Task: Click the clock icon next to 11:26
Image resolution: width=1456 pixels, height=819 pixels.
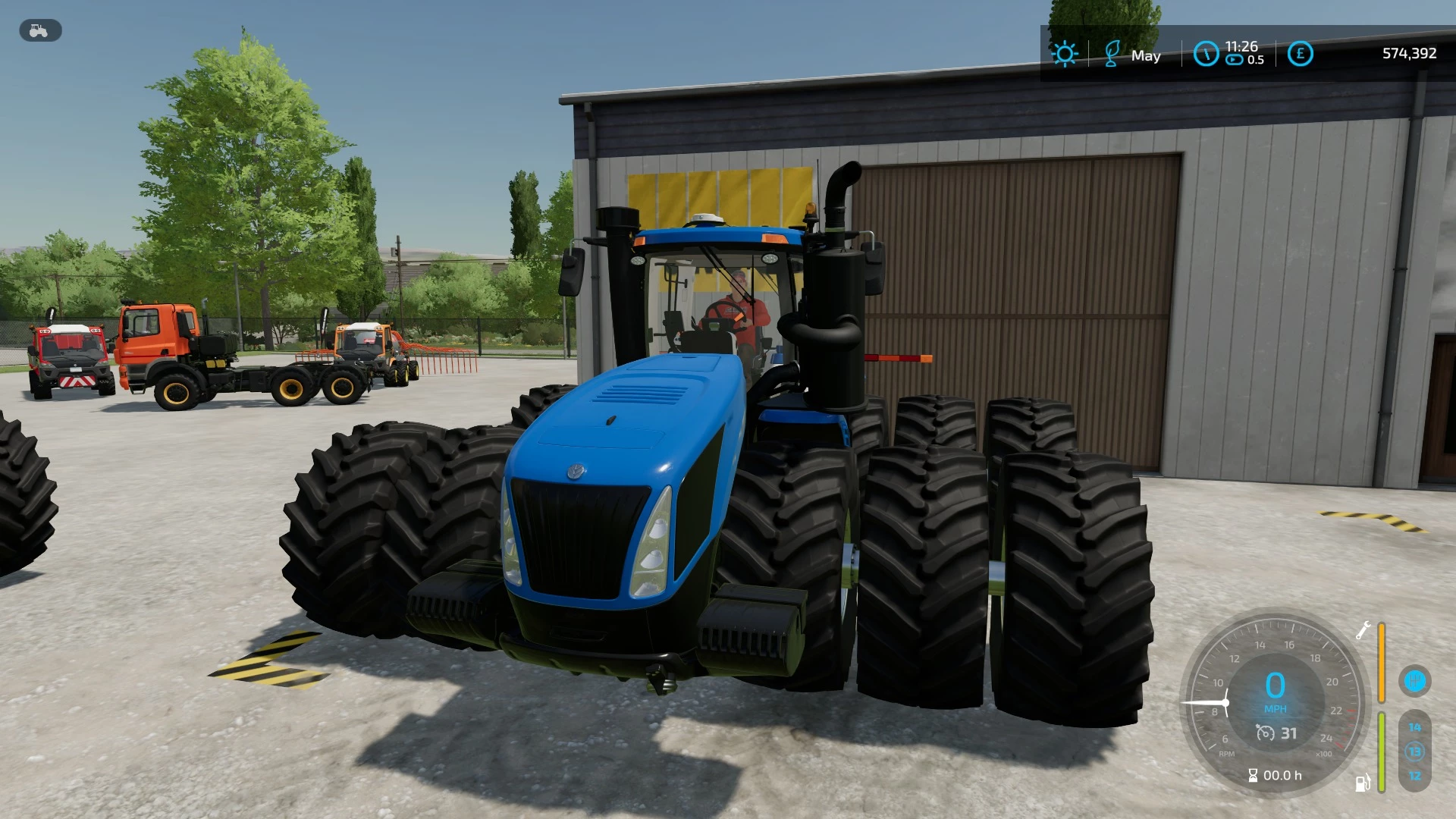Action: pyautogui.click(x=1207, y=54)
